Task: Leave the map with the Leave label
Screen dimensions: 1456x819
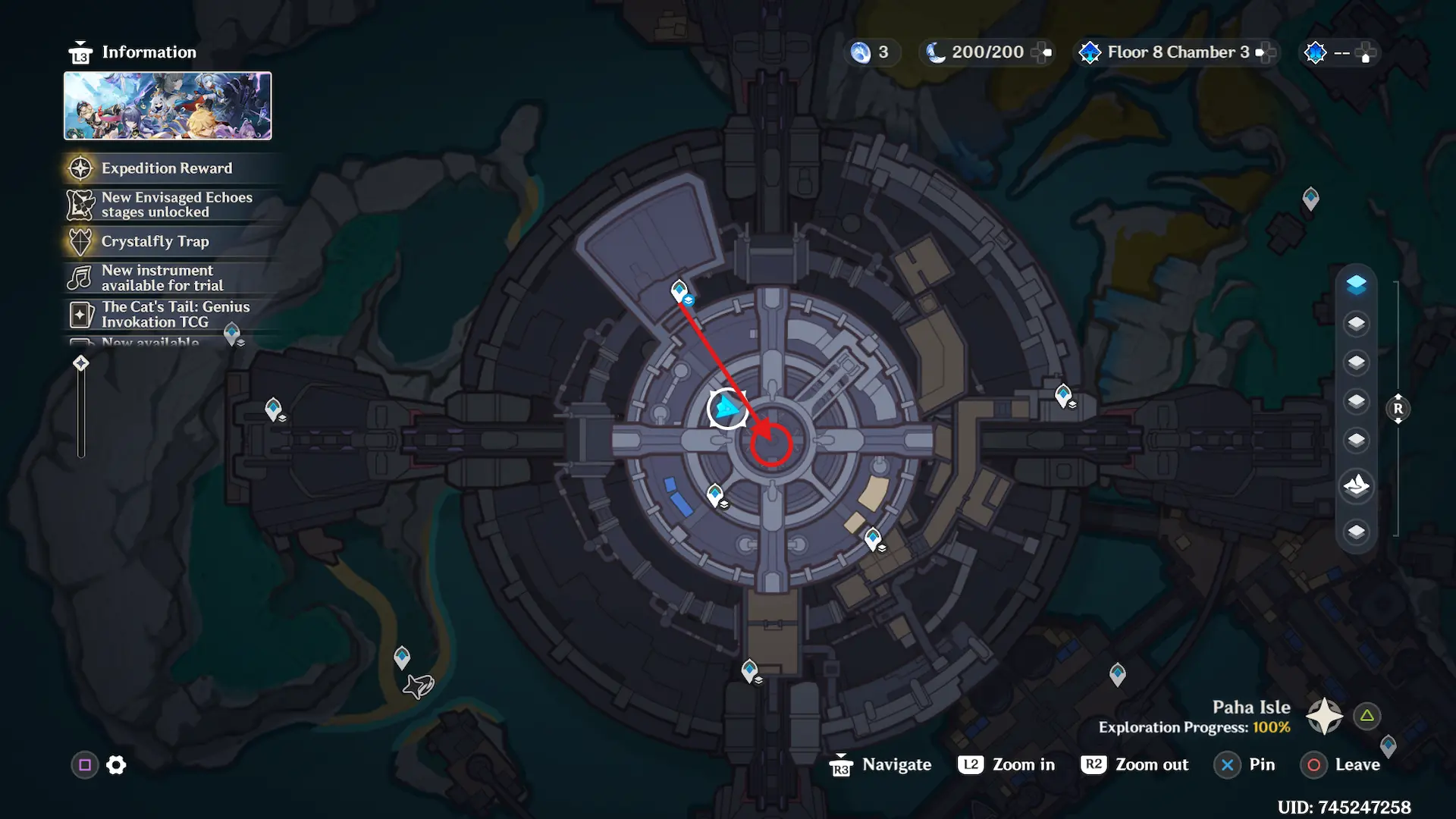Action: coord(1357,764)
